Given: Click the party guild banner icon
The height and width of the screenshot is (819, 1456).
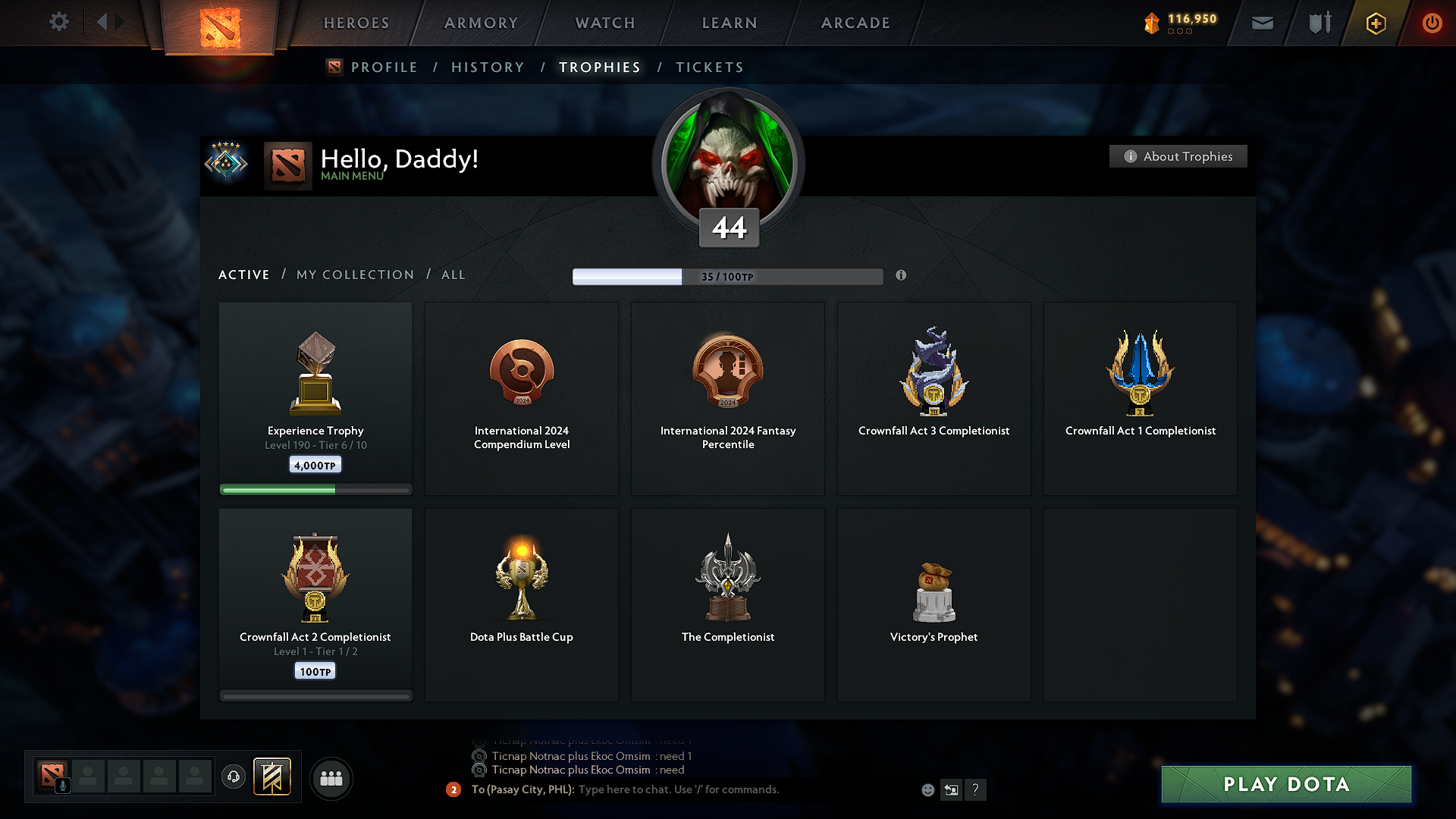Looking at the screenshot, I should [273, 777].
